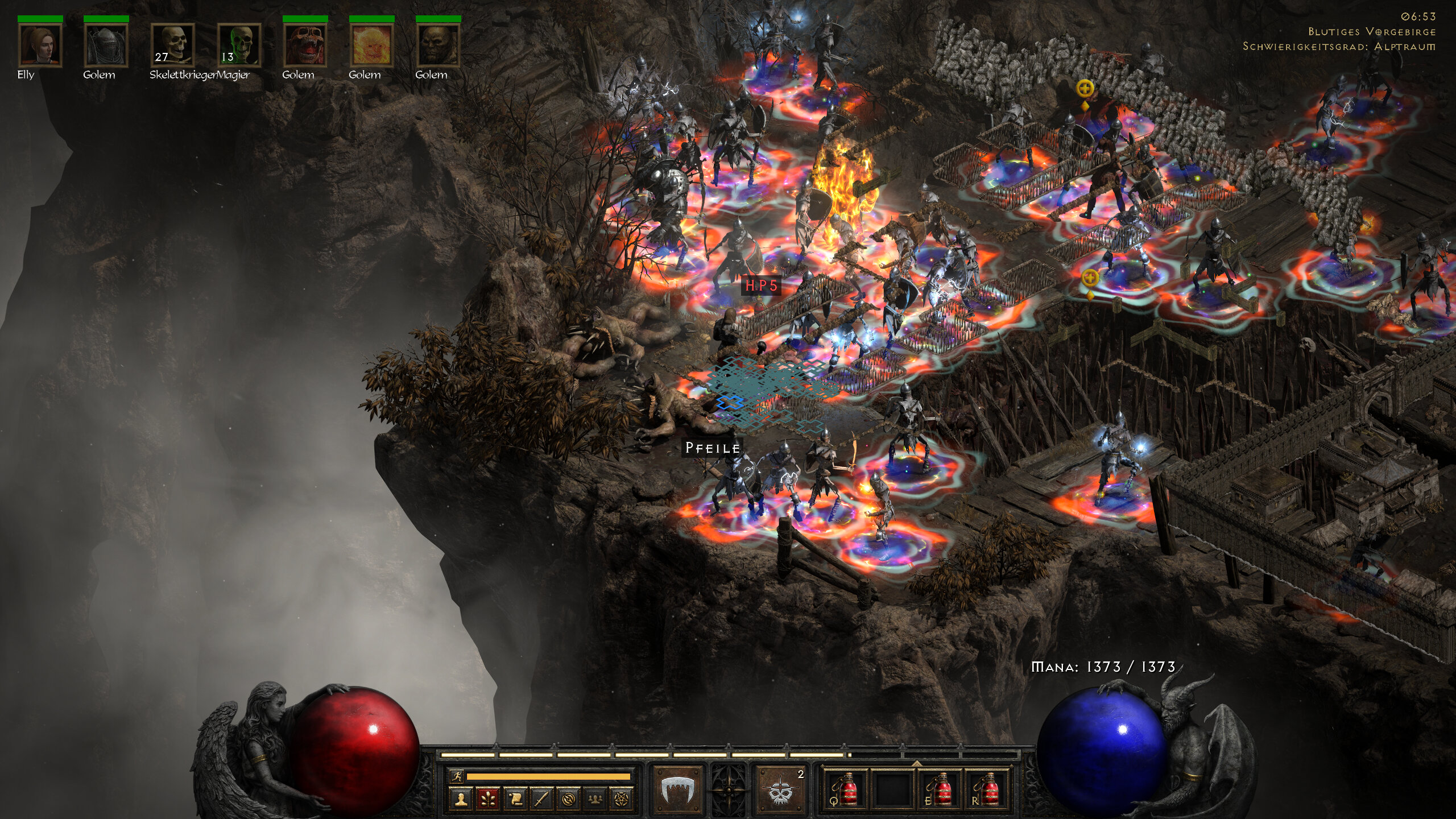Select the Skelettkrieger portrait showing 27
The height and width of the screenshot is (819, 1456).
[172, 45]
